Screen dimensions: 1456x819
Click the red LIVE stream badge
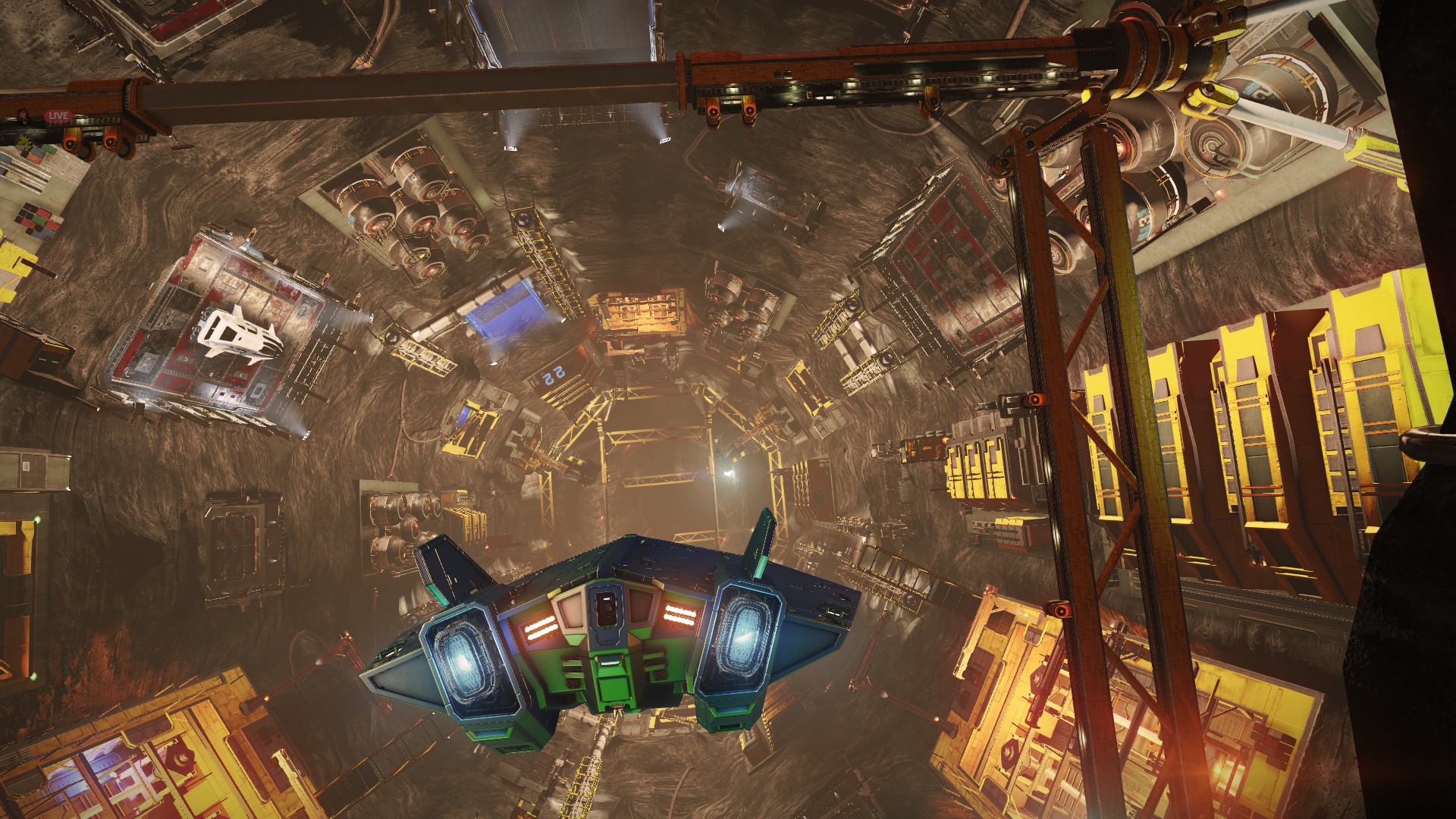[58, 117]
